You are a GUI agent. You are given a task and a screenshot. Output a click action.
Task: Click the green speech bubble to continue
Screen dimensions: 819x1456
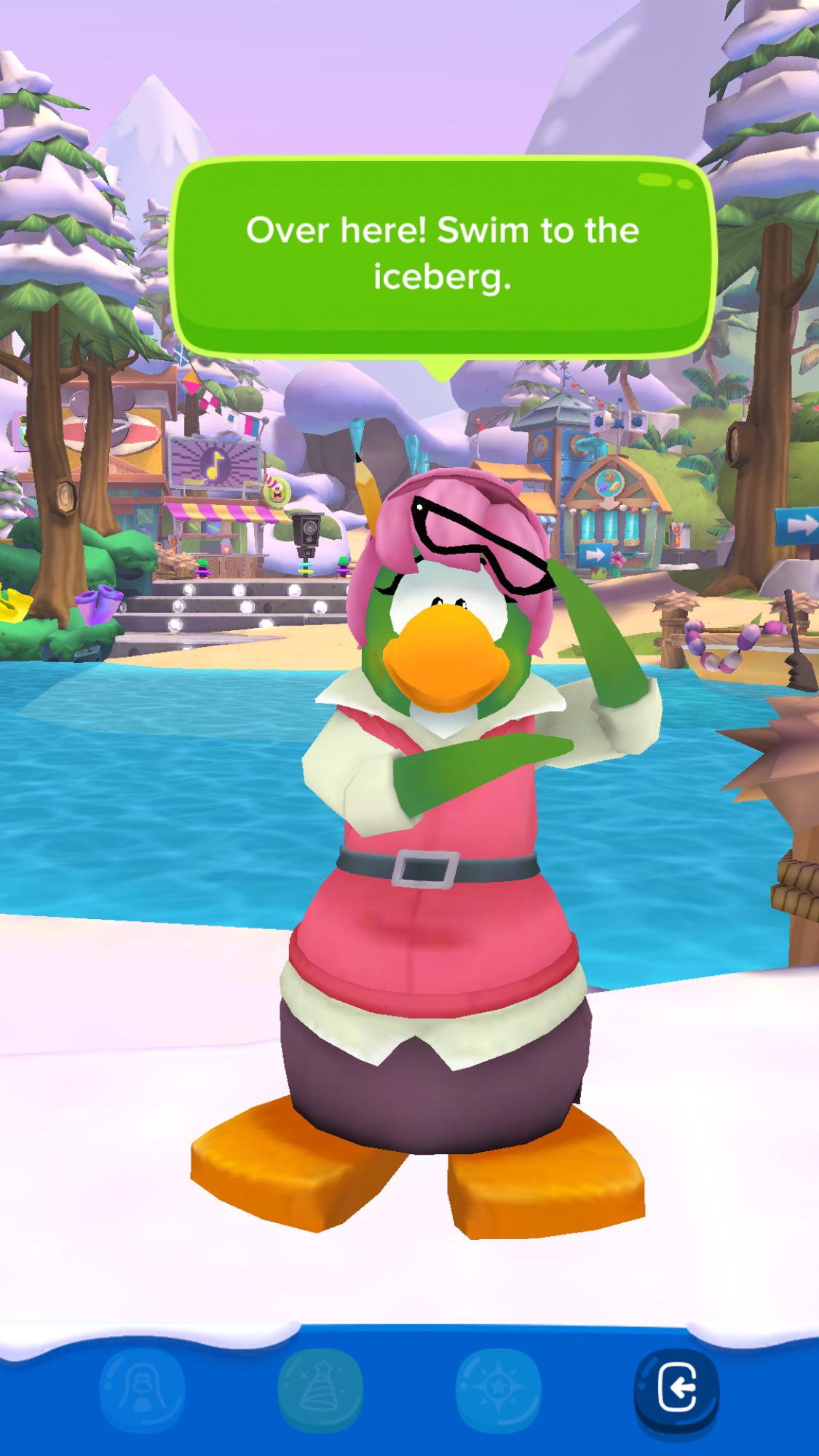click(x=443, y=255)
